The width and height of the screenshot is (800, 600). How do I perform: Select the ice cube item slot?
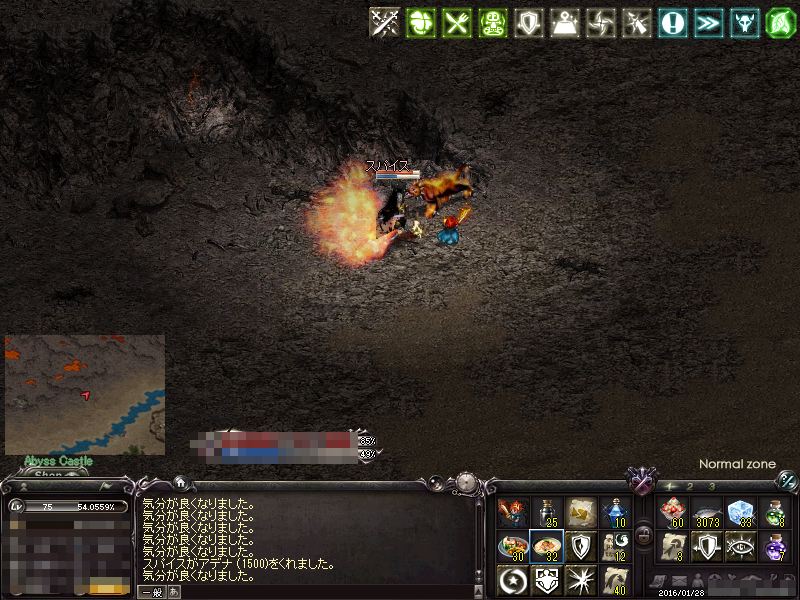(740, 513)
